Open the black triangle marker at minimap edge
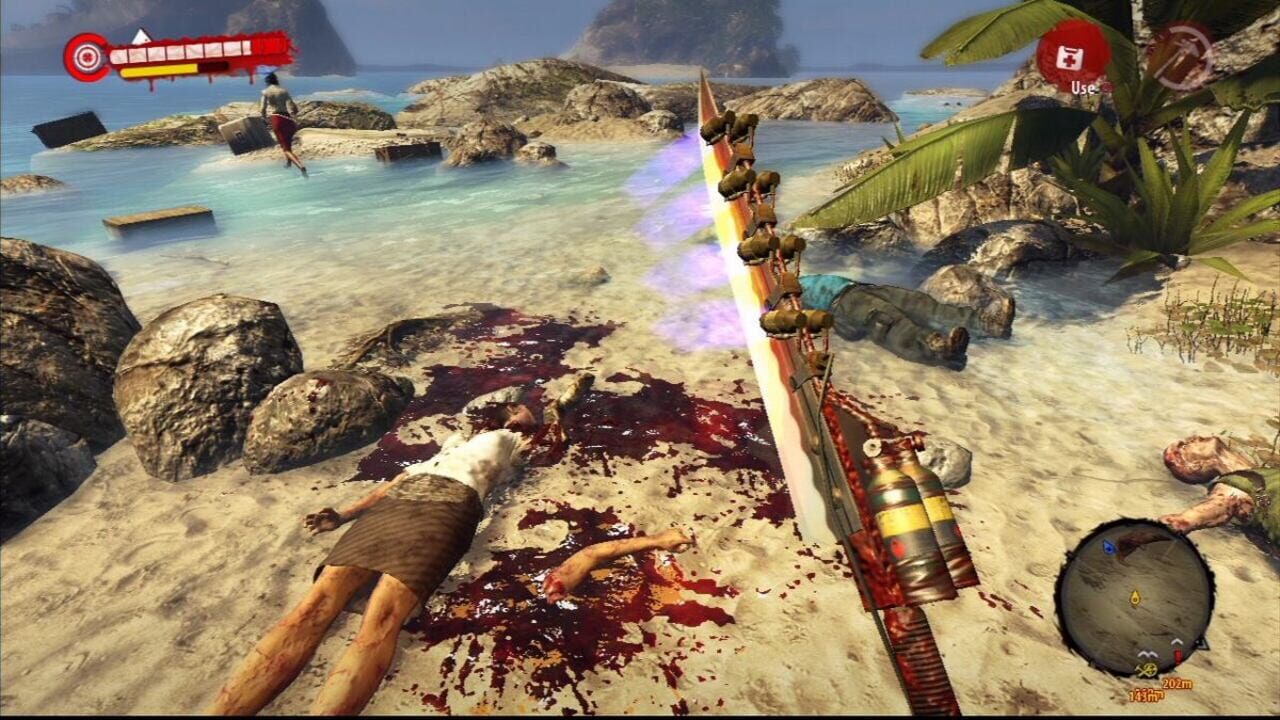This screenshot has height=720, width=1280. click(x=1202, y=645)
